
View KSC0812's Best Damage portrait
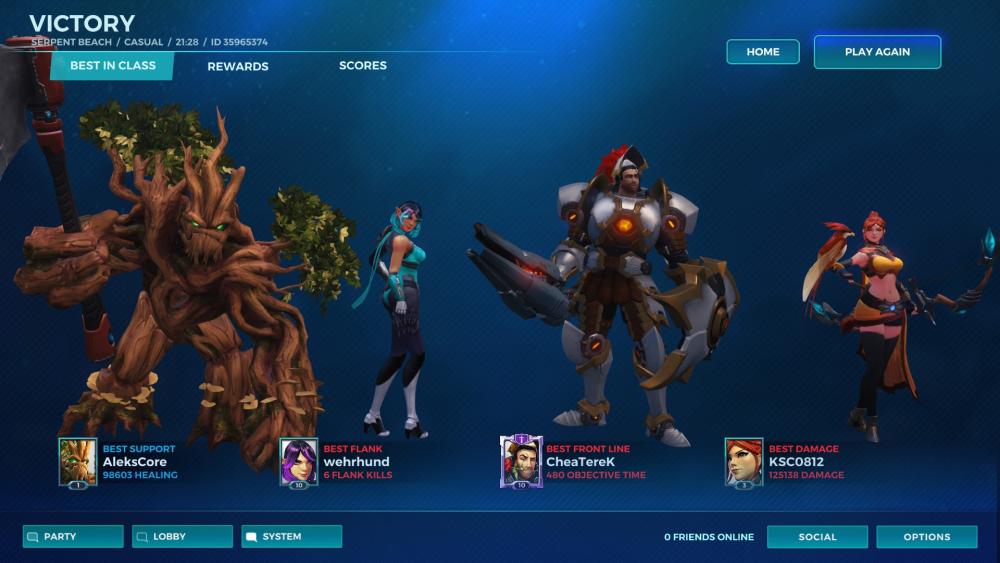pos(744,461)
